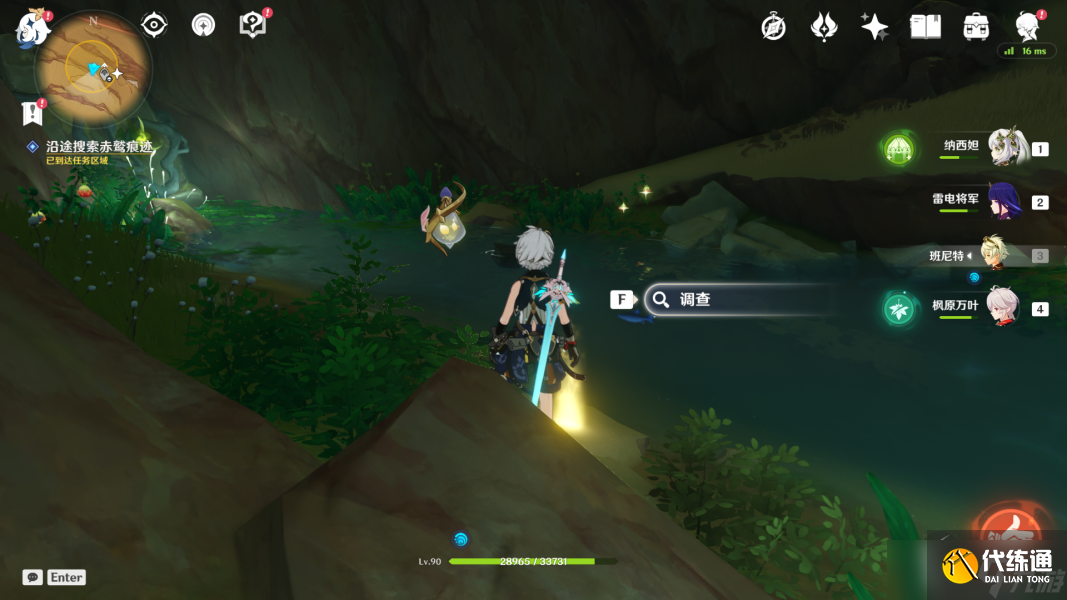Open the question-mark tutorial book icon
The height and width of the screenshot is (600, 1067).
tap(253, 25)
